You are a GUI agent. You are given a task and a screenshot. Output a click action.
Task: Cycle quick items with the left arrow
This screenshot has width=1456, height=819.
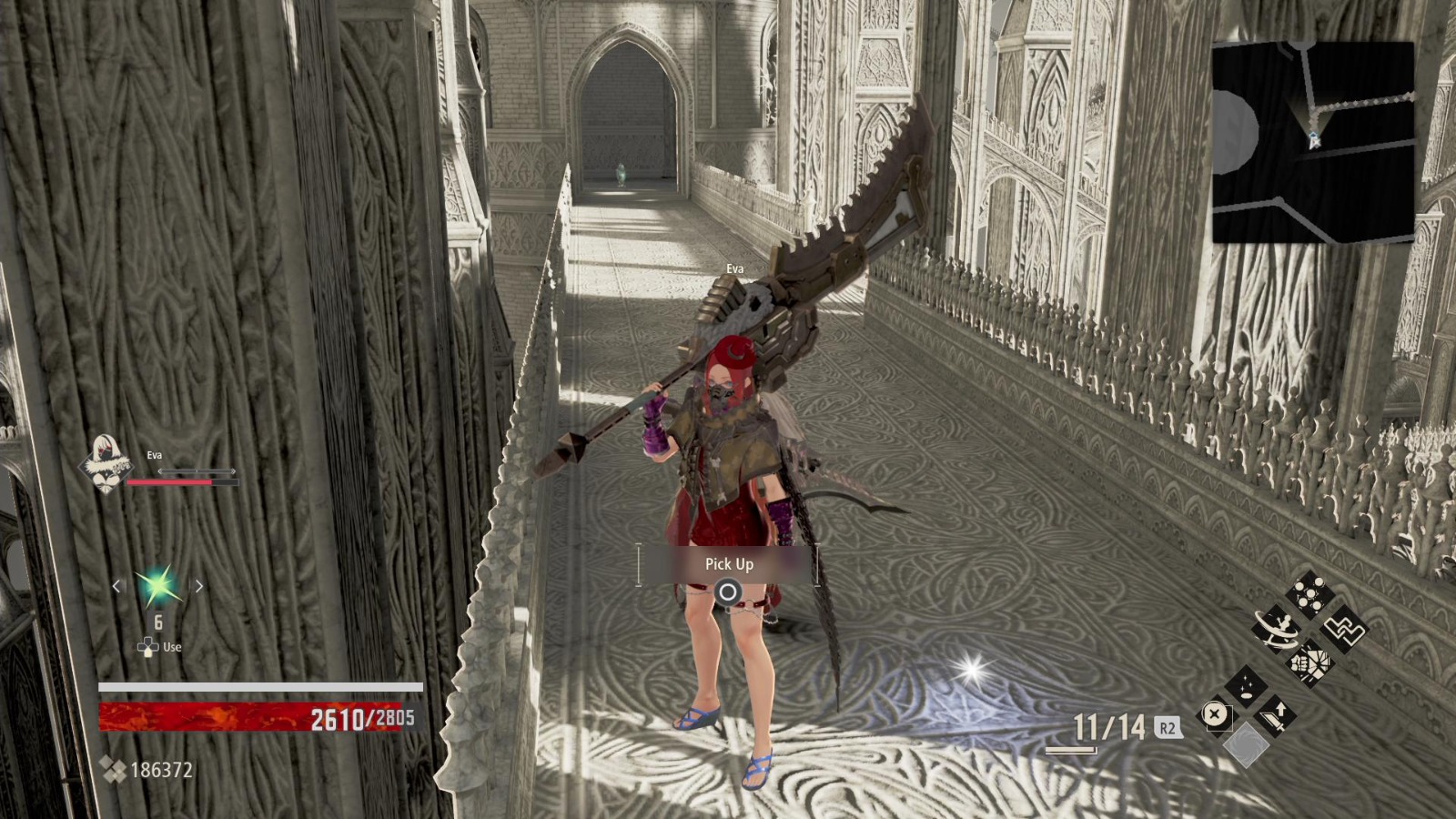coord(116,587)
